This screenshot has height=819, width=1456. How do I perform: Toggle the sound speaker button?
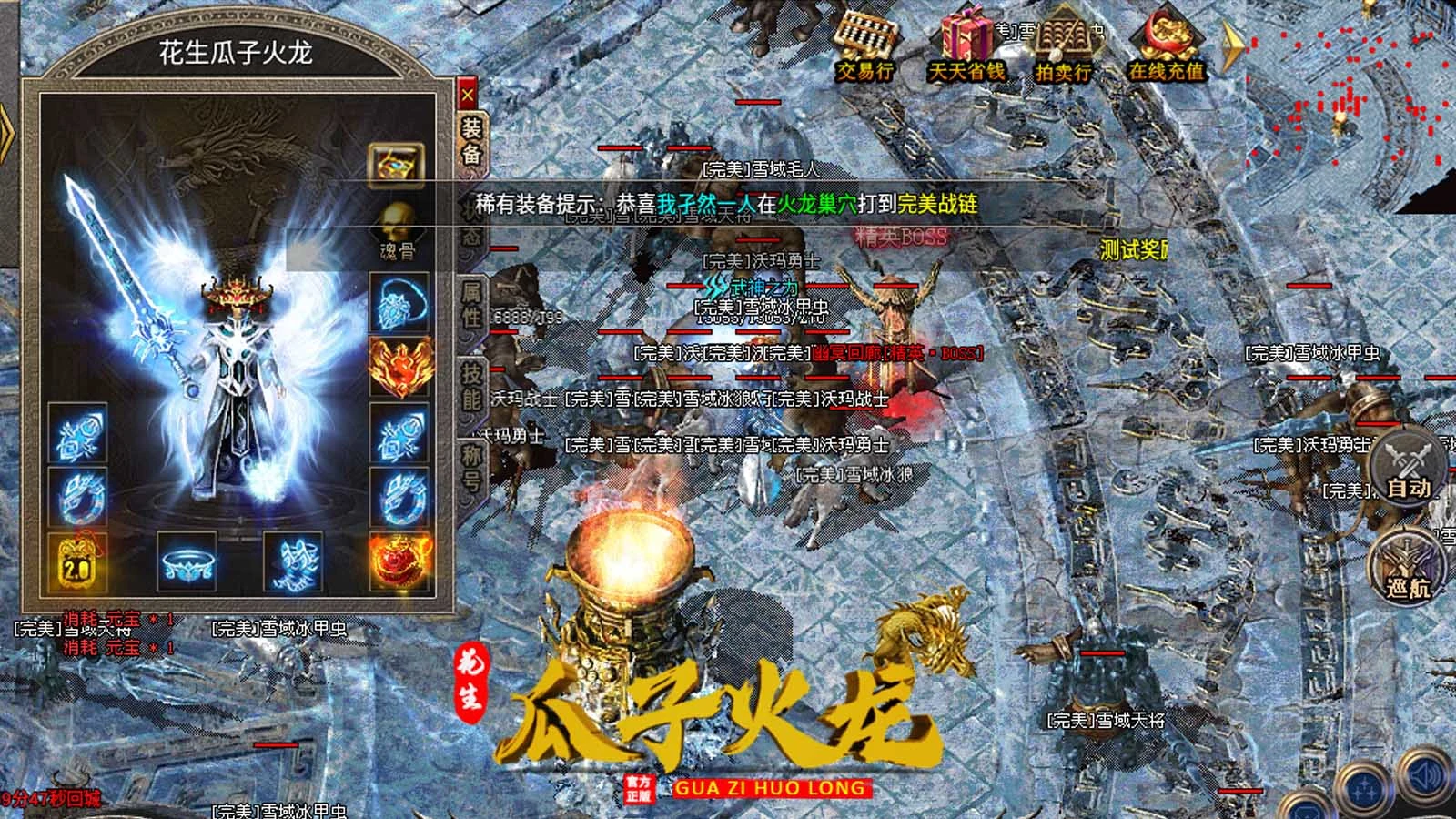(1424, 776)
